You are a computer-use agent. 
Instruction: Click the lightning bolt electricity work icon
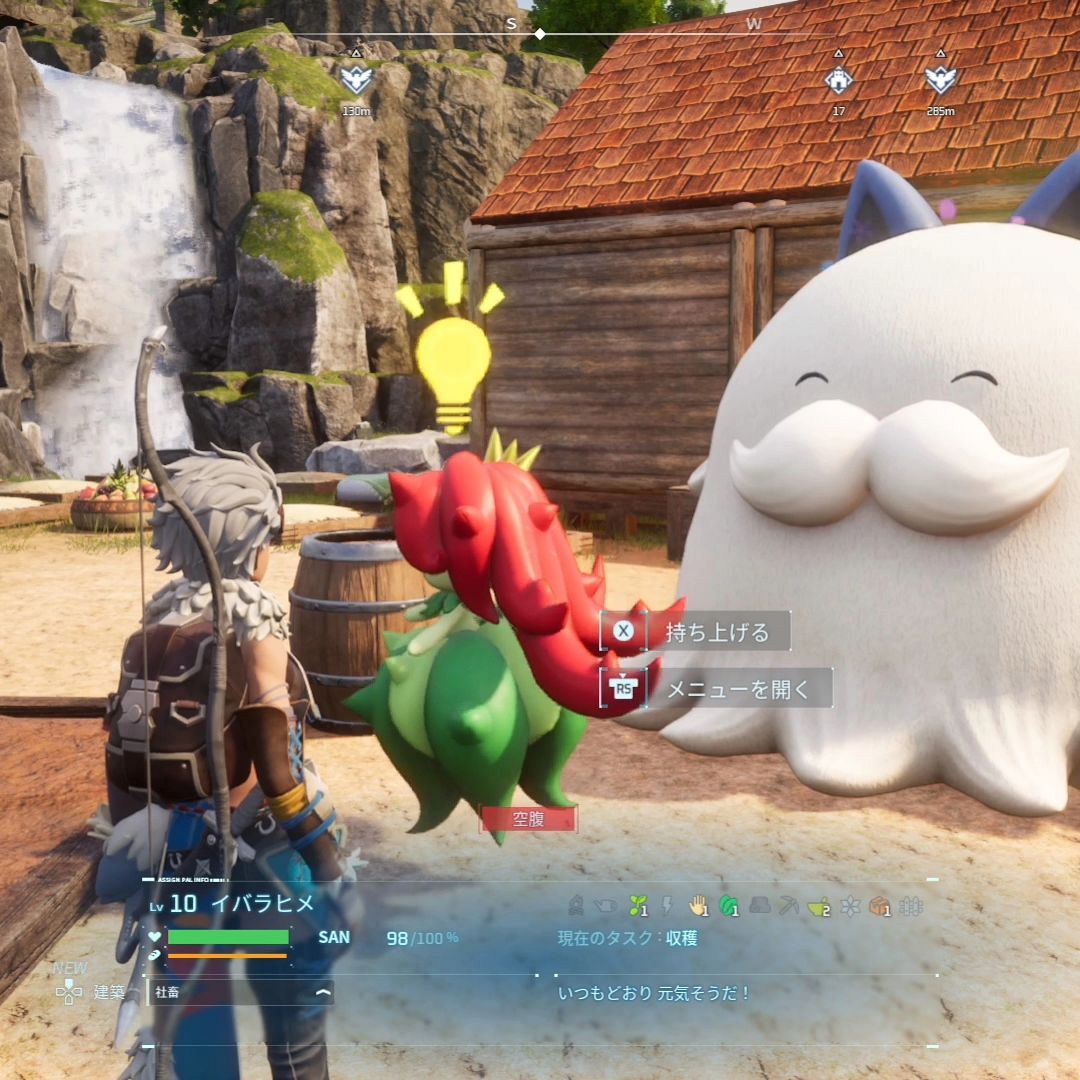(x=667, y=906)
